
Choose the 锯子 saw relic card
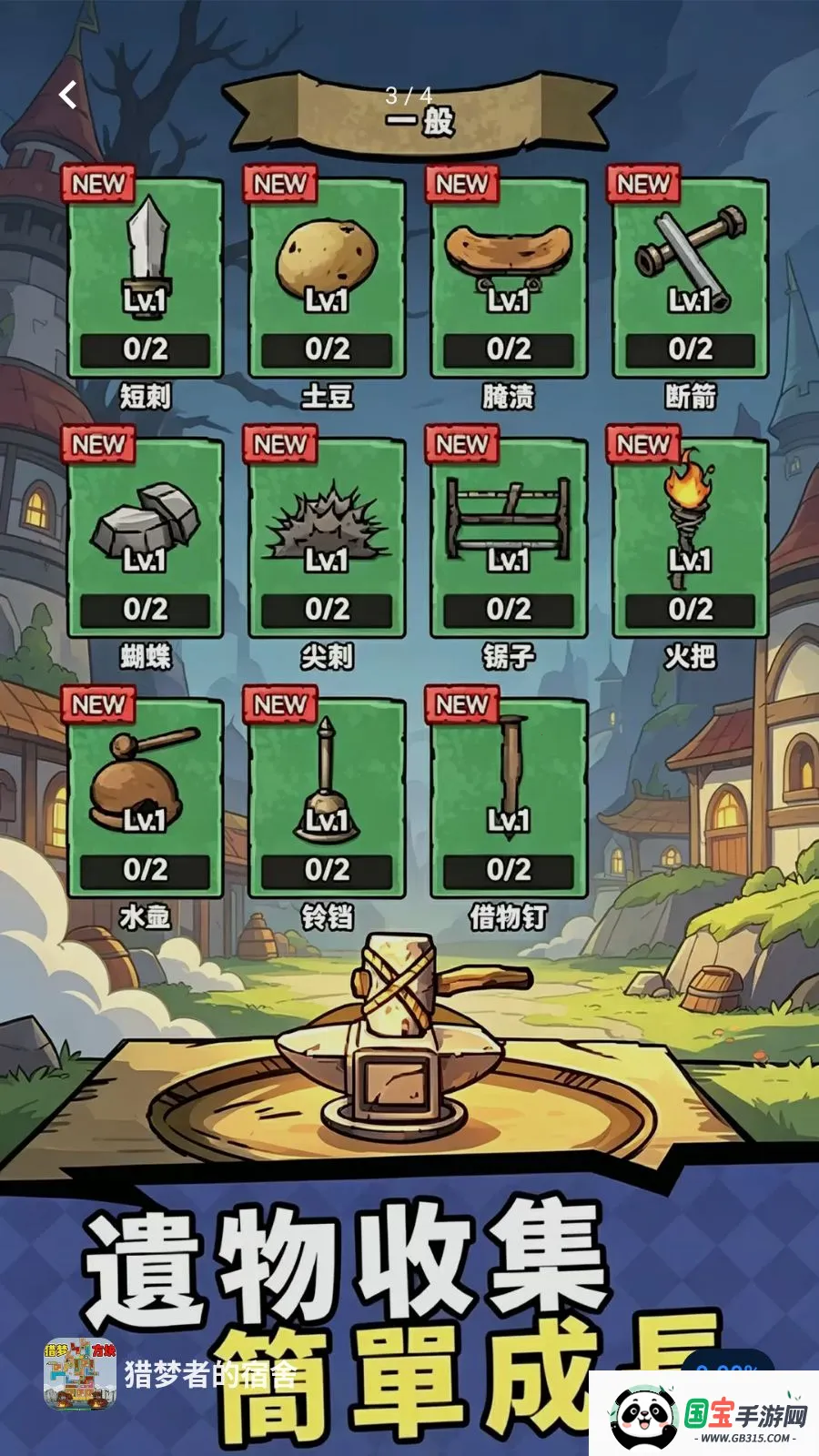509,539
